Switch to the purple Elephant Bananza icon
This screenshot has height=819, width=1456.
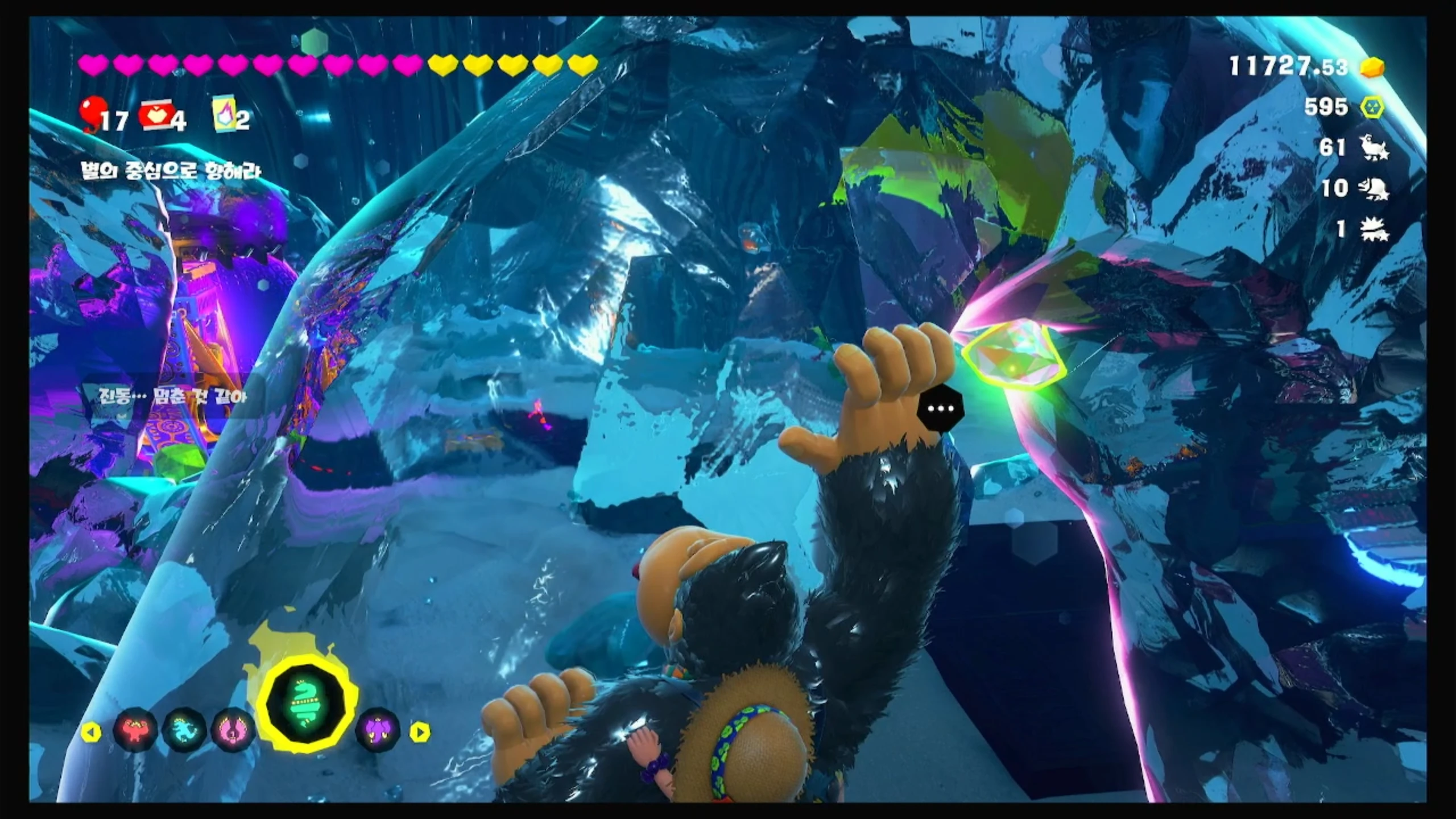pyautogui.click(x=378, y=730)
